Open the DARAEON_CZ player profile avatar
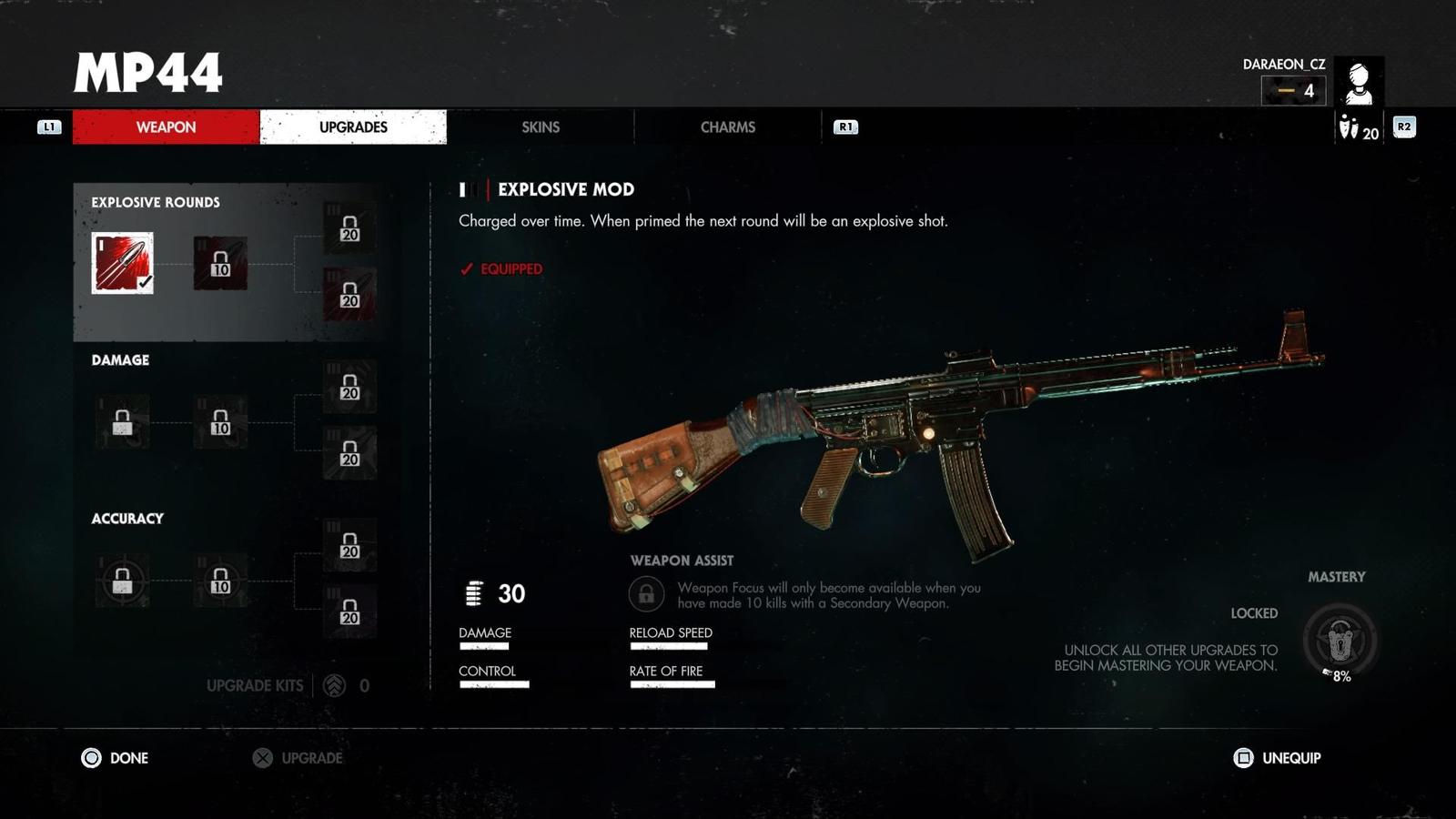The height and width of the screenshot is (819, 1456). tap(1359, 82)
